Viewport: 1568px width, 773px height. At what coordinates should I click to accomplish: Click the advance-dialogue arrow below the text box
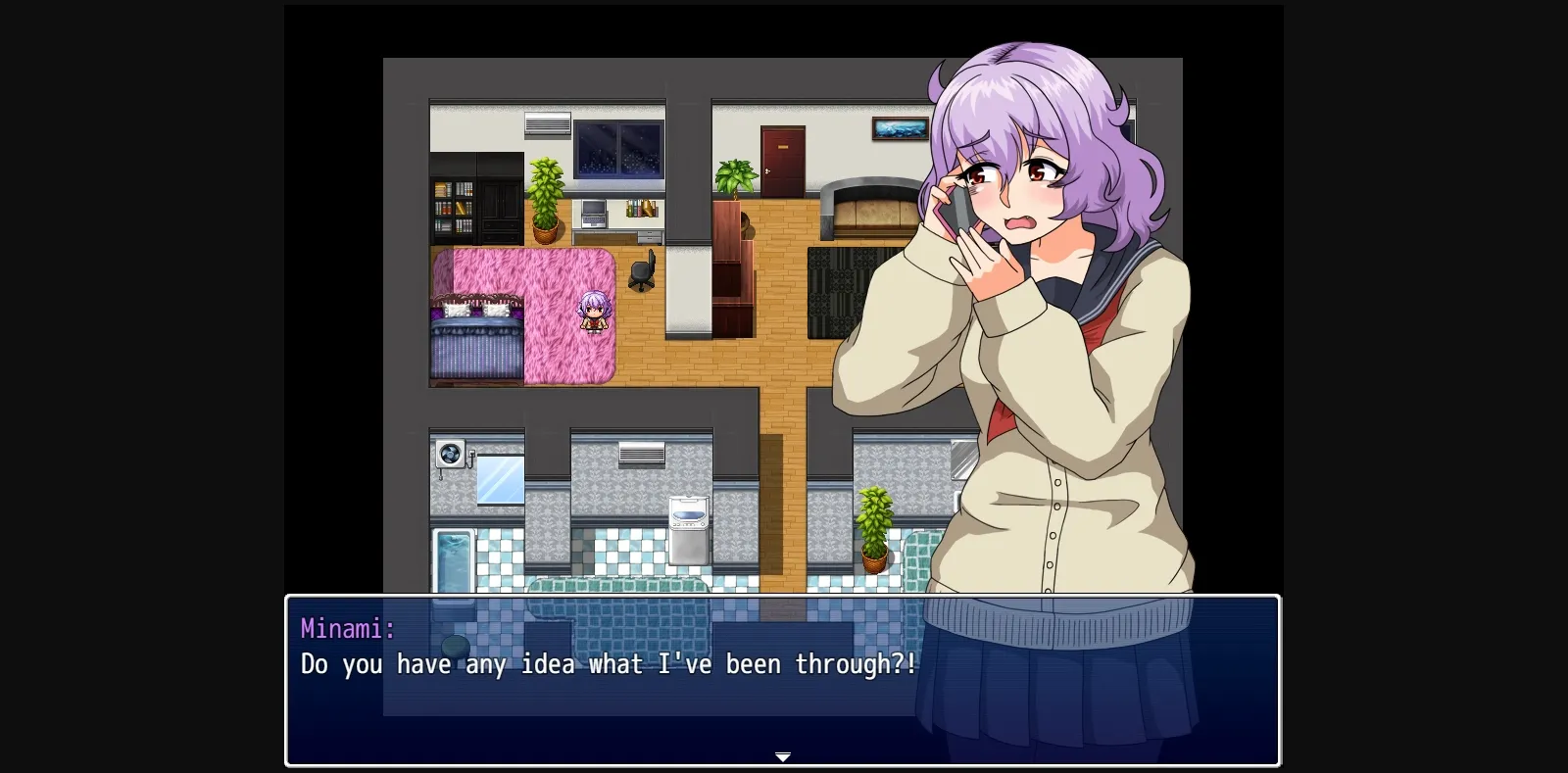(x=783, y=757)
